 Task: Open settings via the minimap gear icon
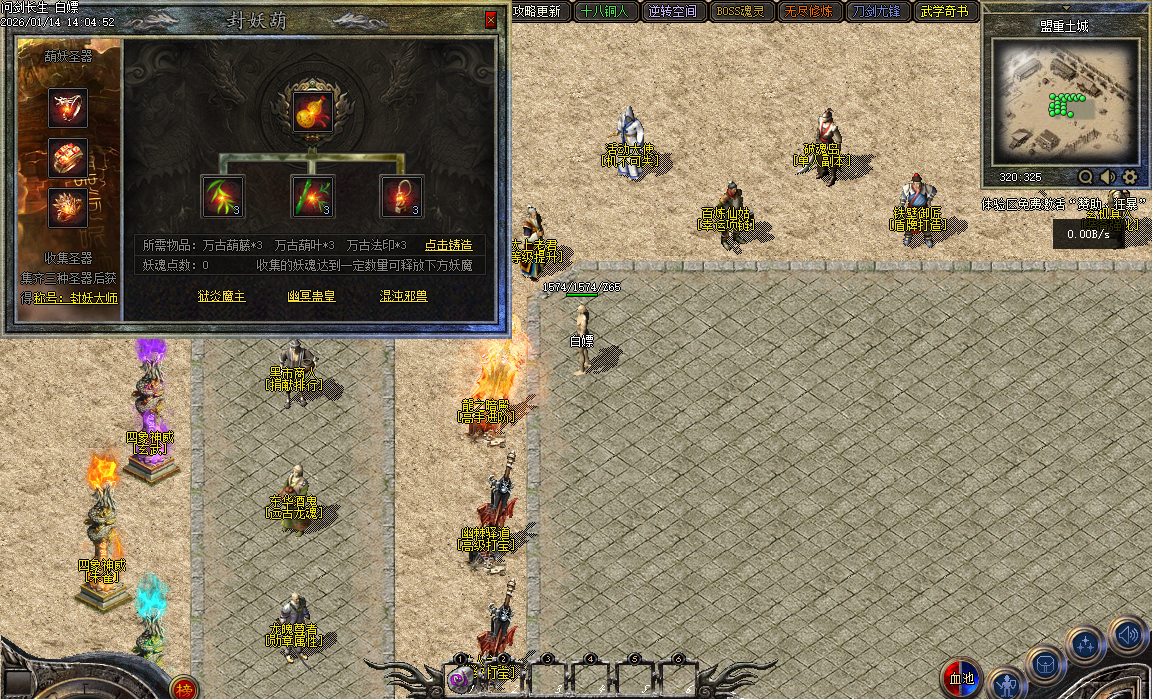tap(1130, 177)
